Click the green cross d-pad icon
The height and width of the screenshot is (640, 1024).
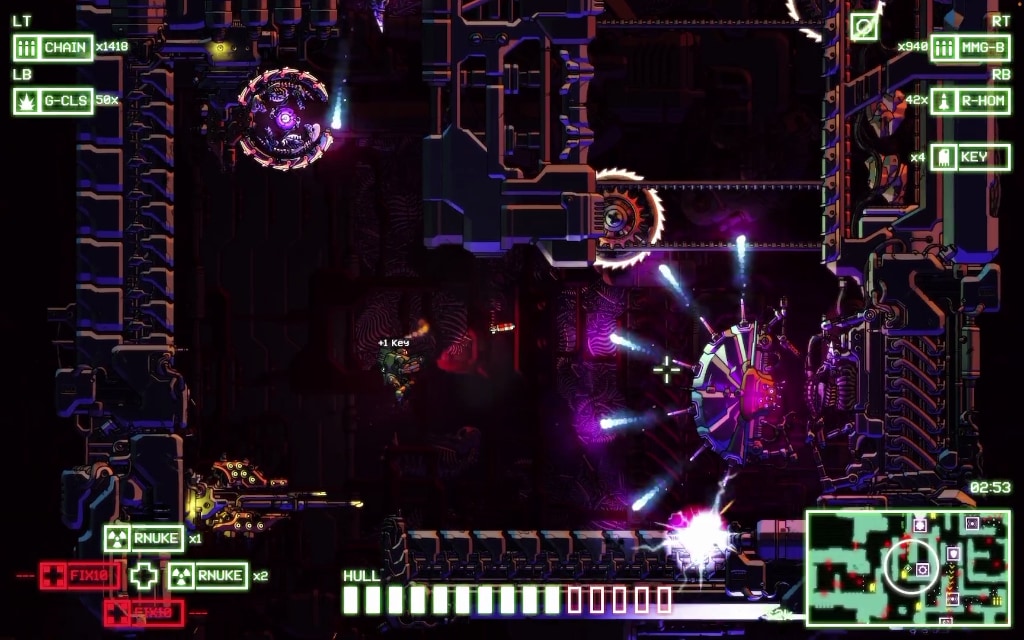point(145,575)
